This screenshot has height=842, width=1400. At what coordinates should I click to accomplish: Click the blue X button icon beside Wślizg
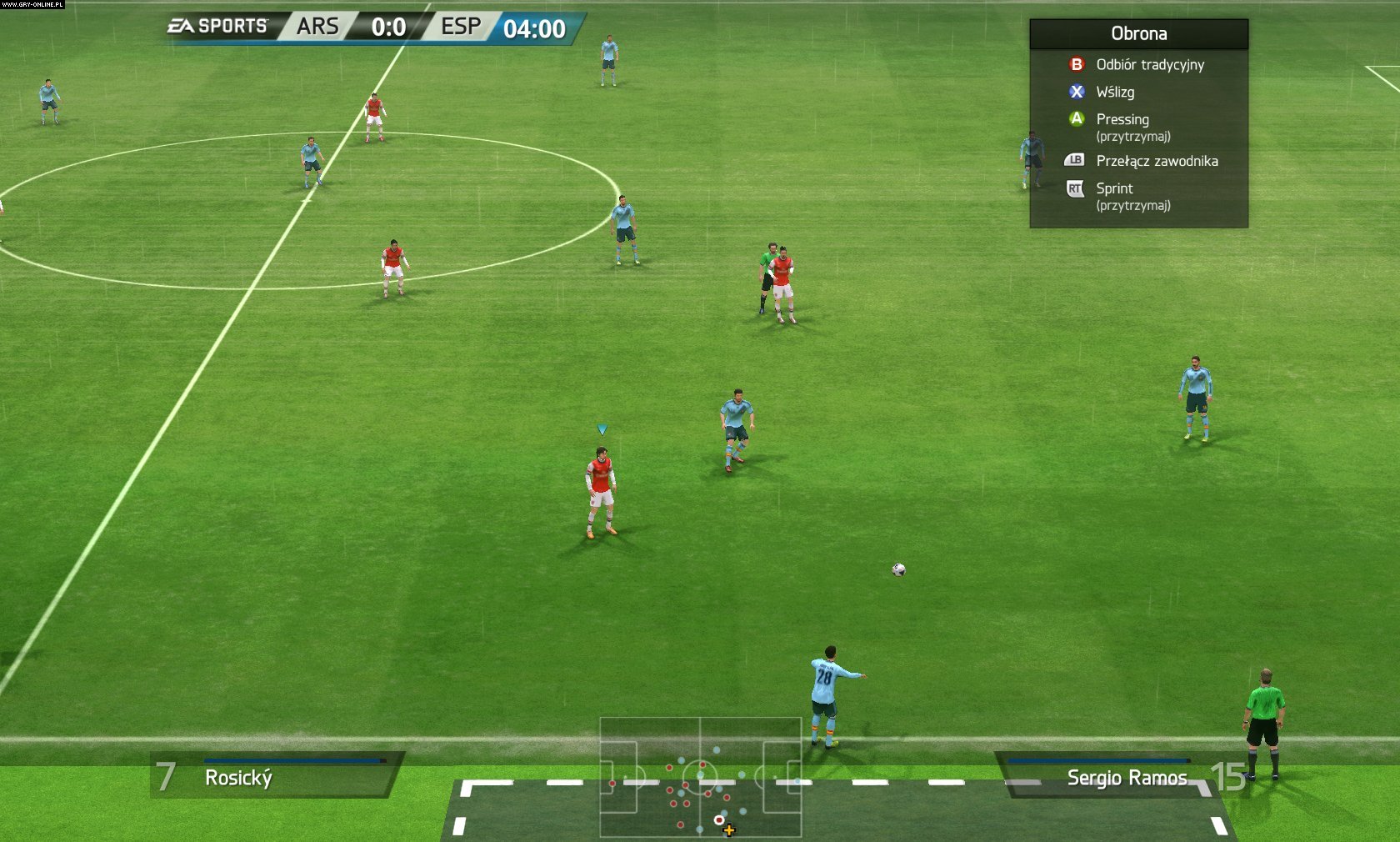1075,92
